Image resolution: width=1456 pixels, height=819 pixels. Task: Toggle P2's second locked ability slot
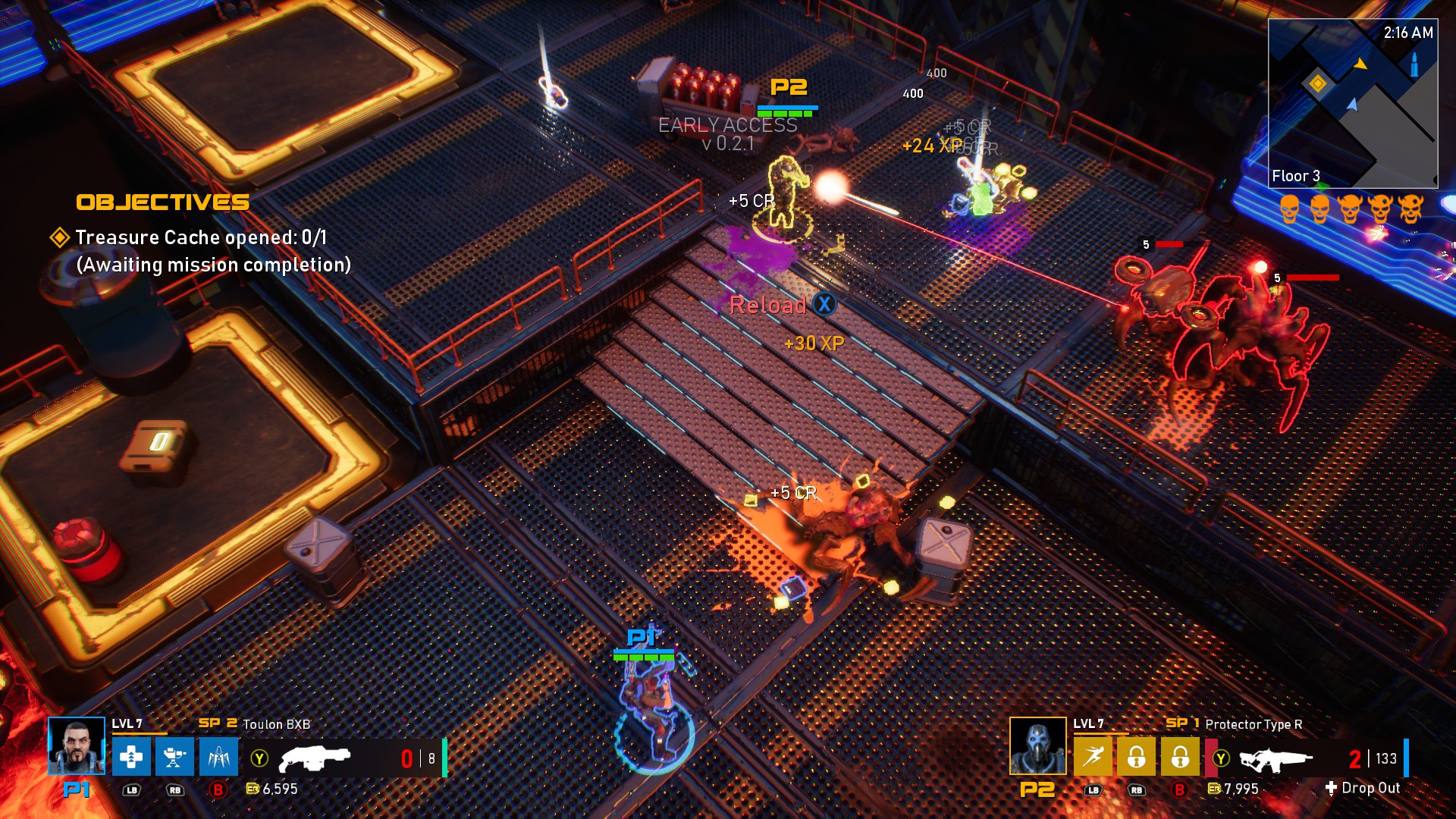pos(1180,758)
